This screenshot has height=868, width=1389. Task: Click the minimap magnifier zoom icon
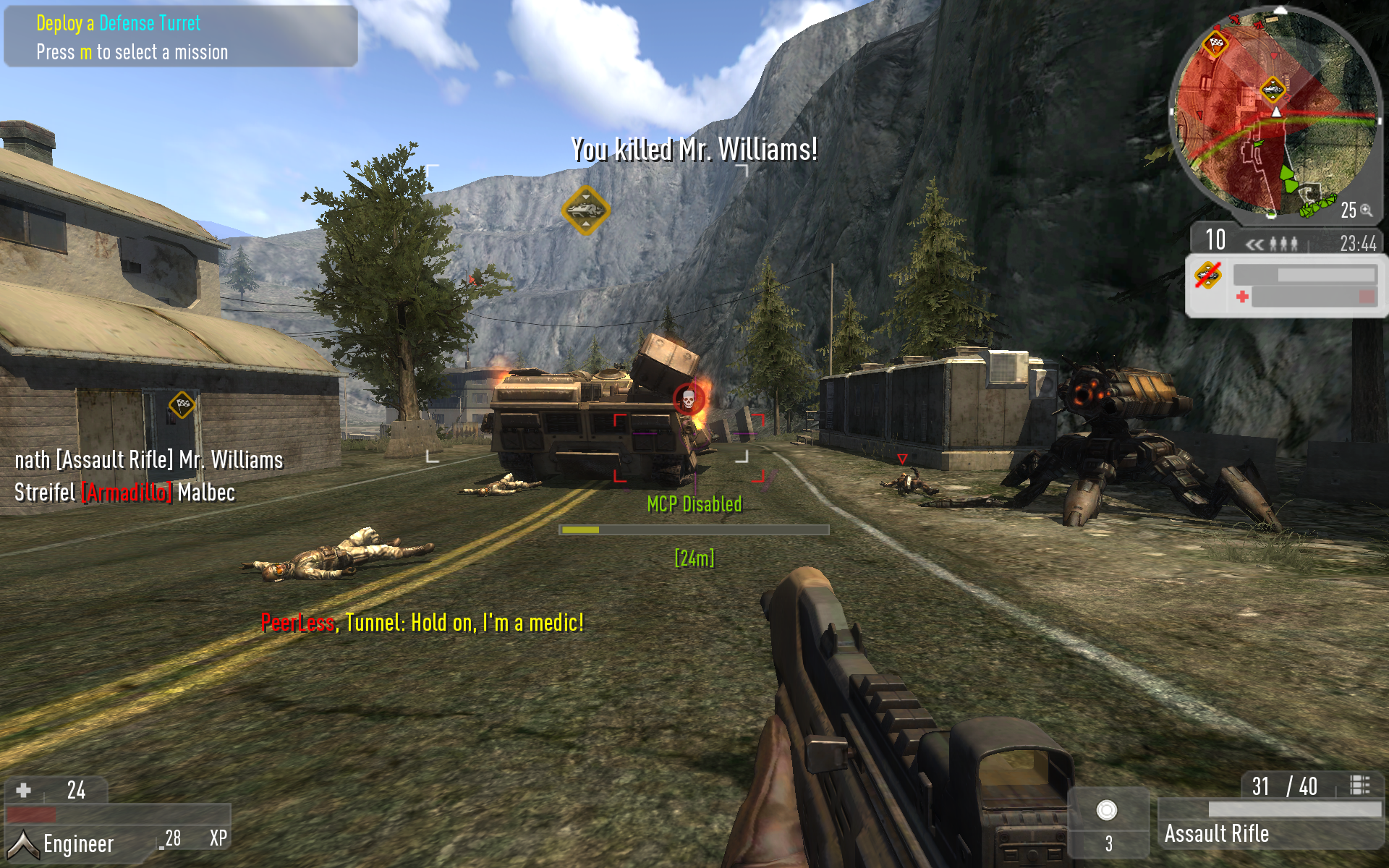pos(1366,210)
